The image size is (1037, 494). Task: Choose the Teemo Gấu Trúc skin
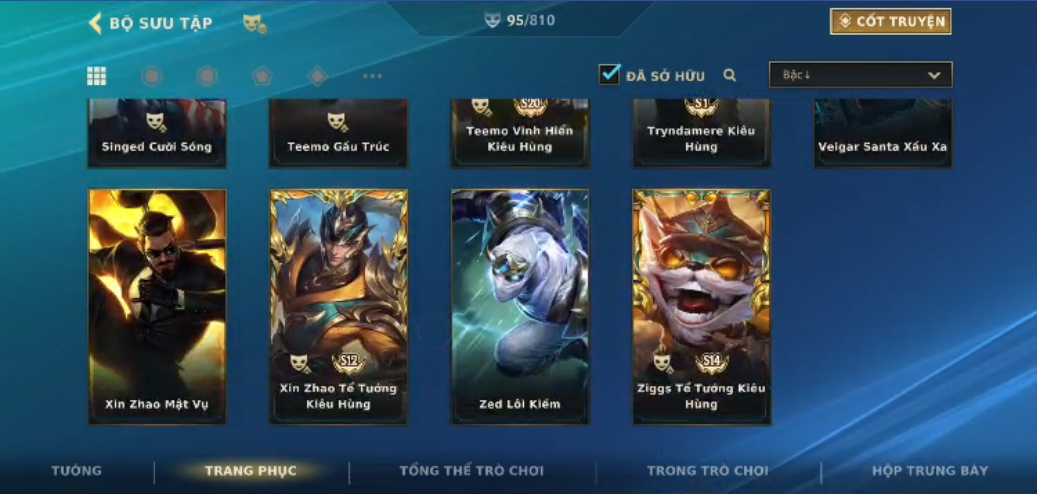pos(339,133)
